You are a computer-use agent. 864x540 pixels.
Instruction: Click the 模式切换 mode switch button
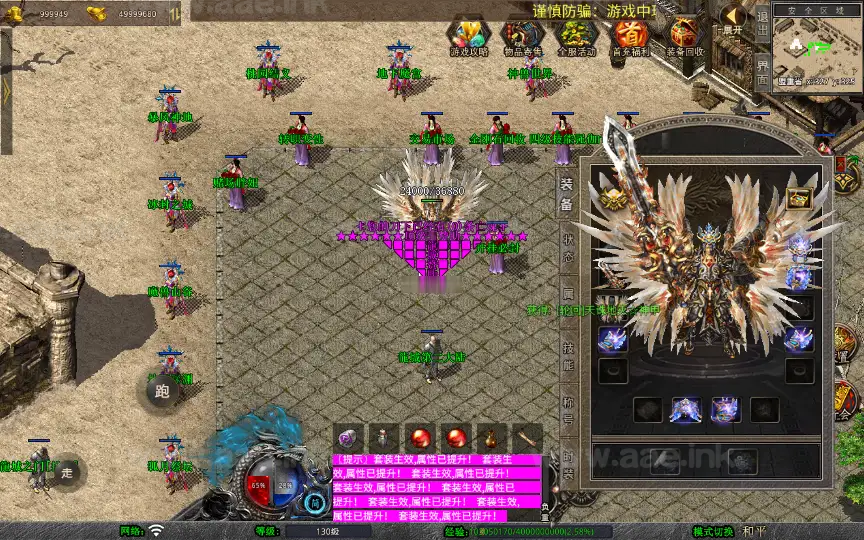pos(718,531)
